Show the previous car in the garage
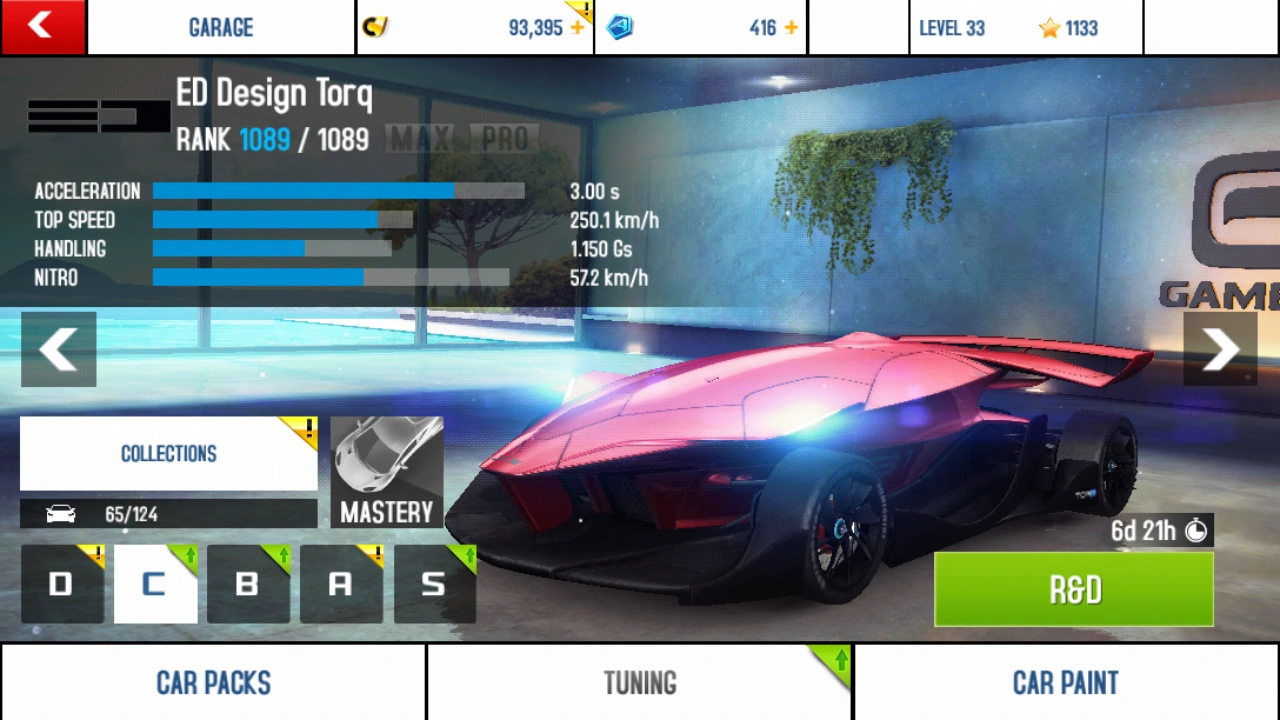1280x720 pixels. coord(59,350)
